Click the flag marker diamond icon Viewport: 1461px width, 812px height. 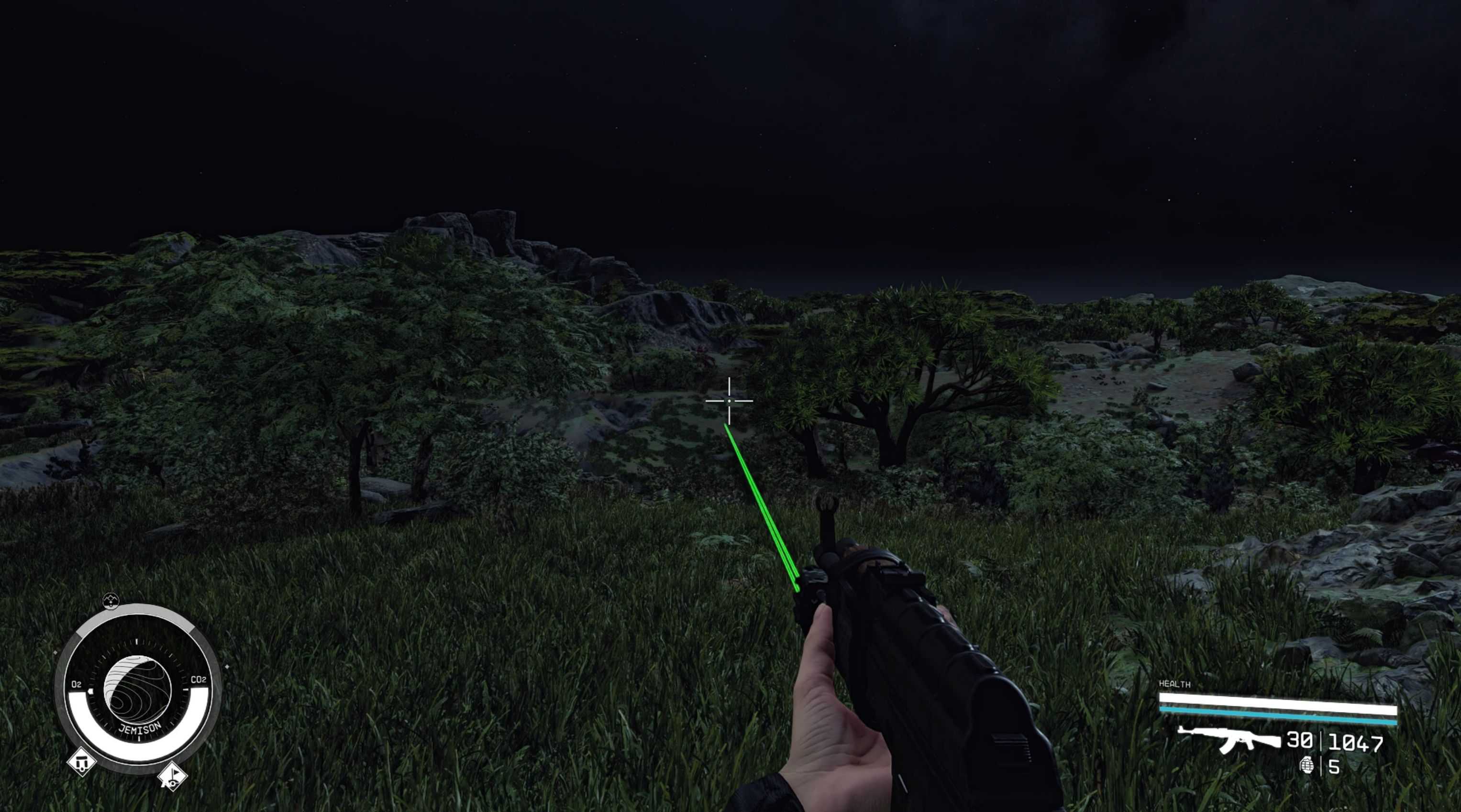coord(172,776)
